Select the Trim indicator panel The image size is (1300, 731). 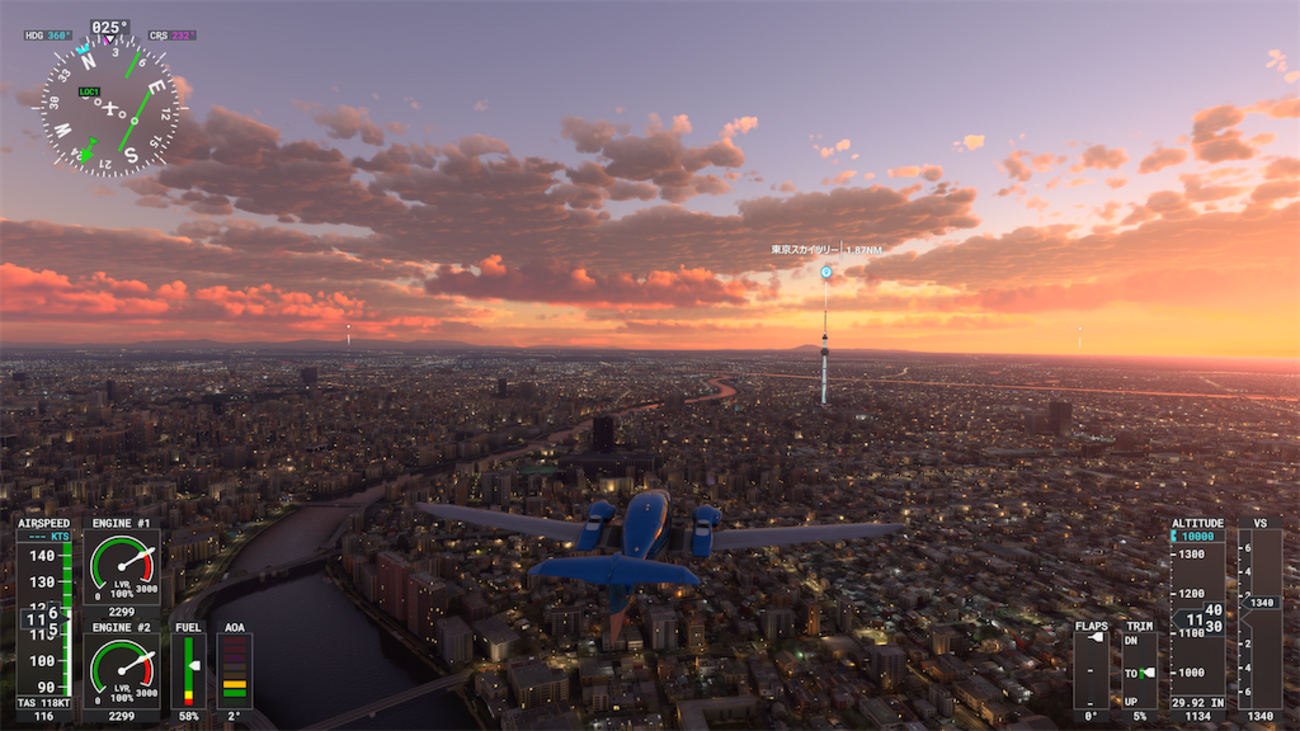click(1138, 667)
